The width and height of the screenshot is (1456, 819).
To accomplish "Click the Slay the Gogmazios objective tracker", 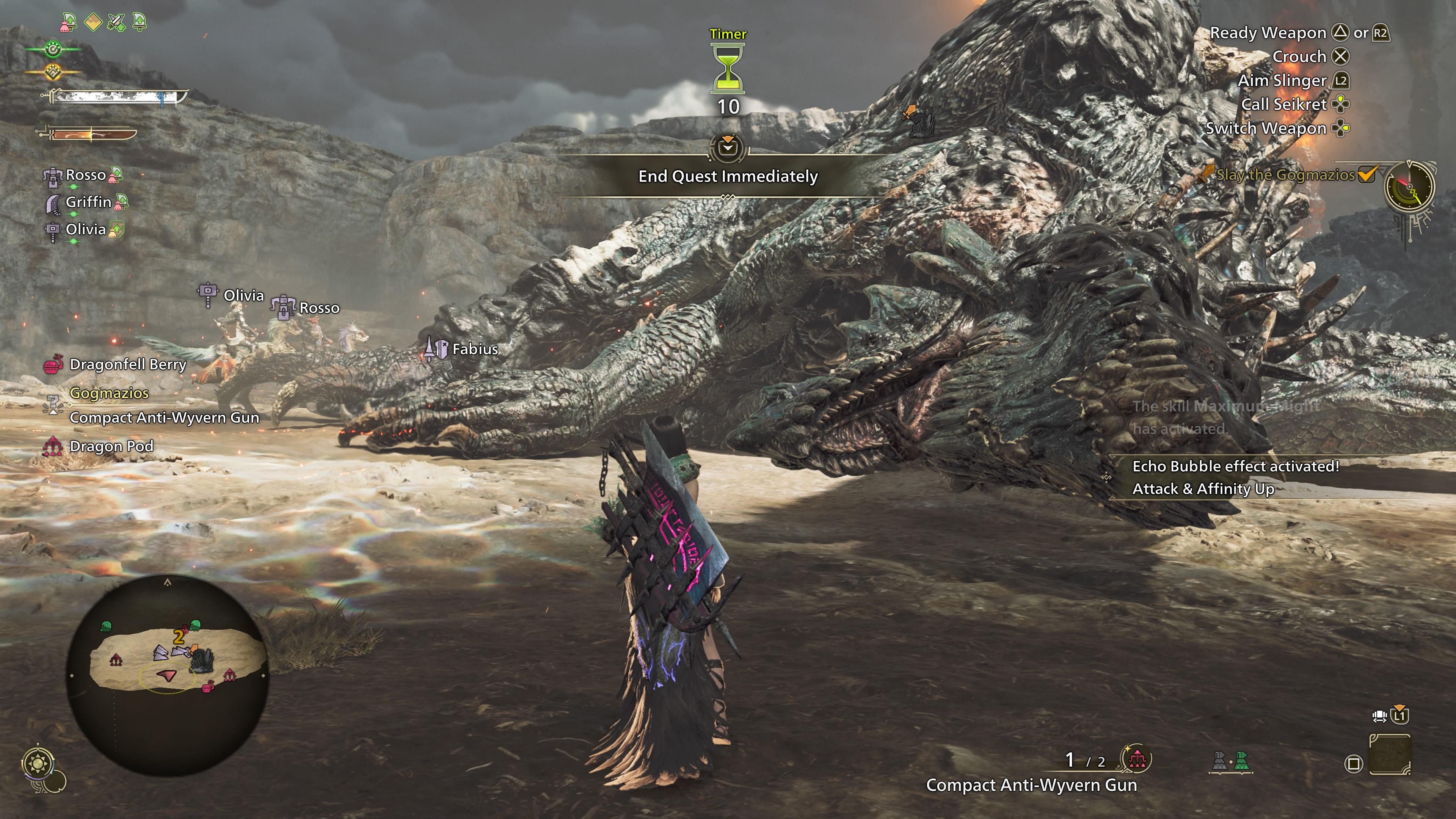I will [x=1285, y=175].
